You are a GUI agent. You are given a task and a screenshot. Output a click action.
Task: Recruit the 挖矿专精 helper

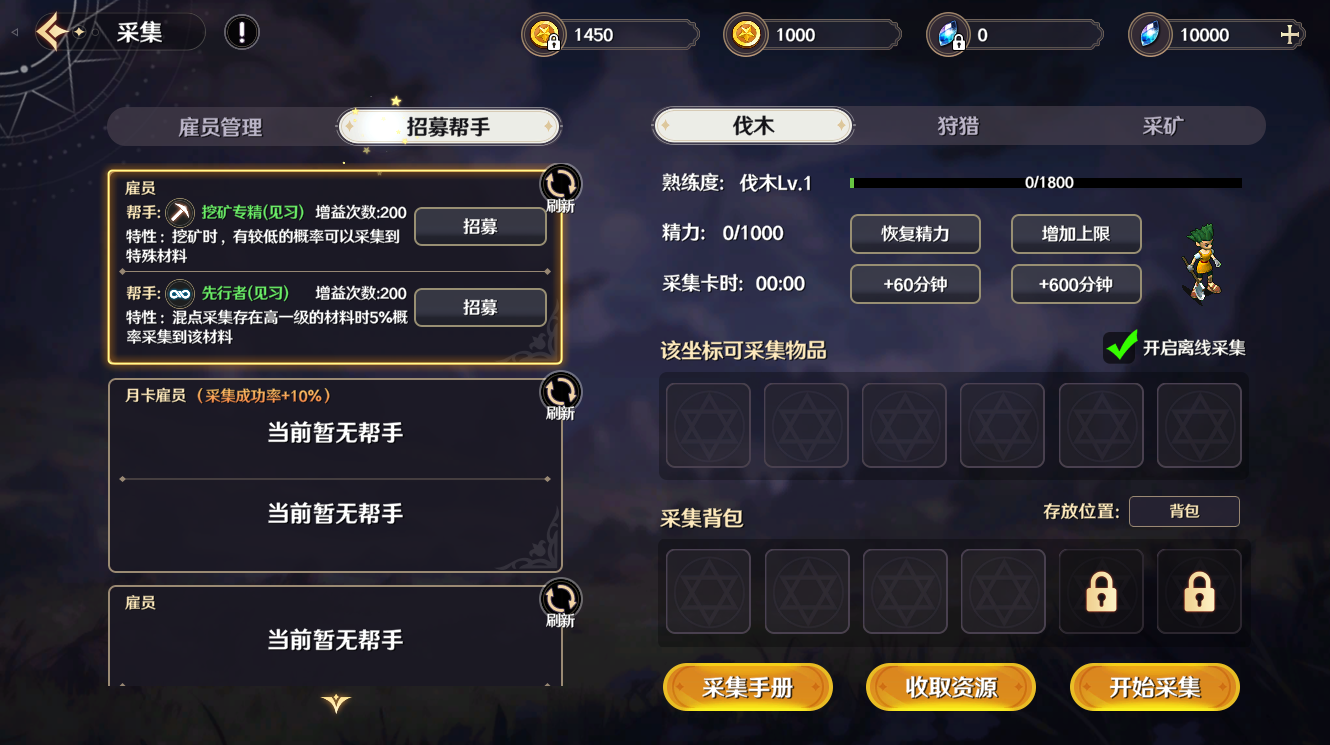point(480,227)
